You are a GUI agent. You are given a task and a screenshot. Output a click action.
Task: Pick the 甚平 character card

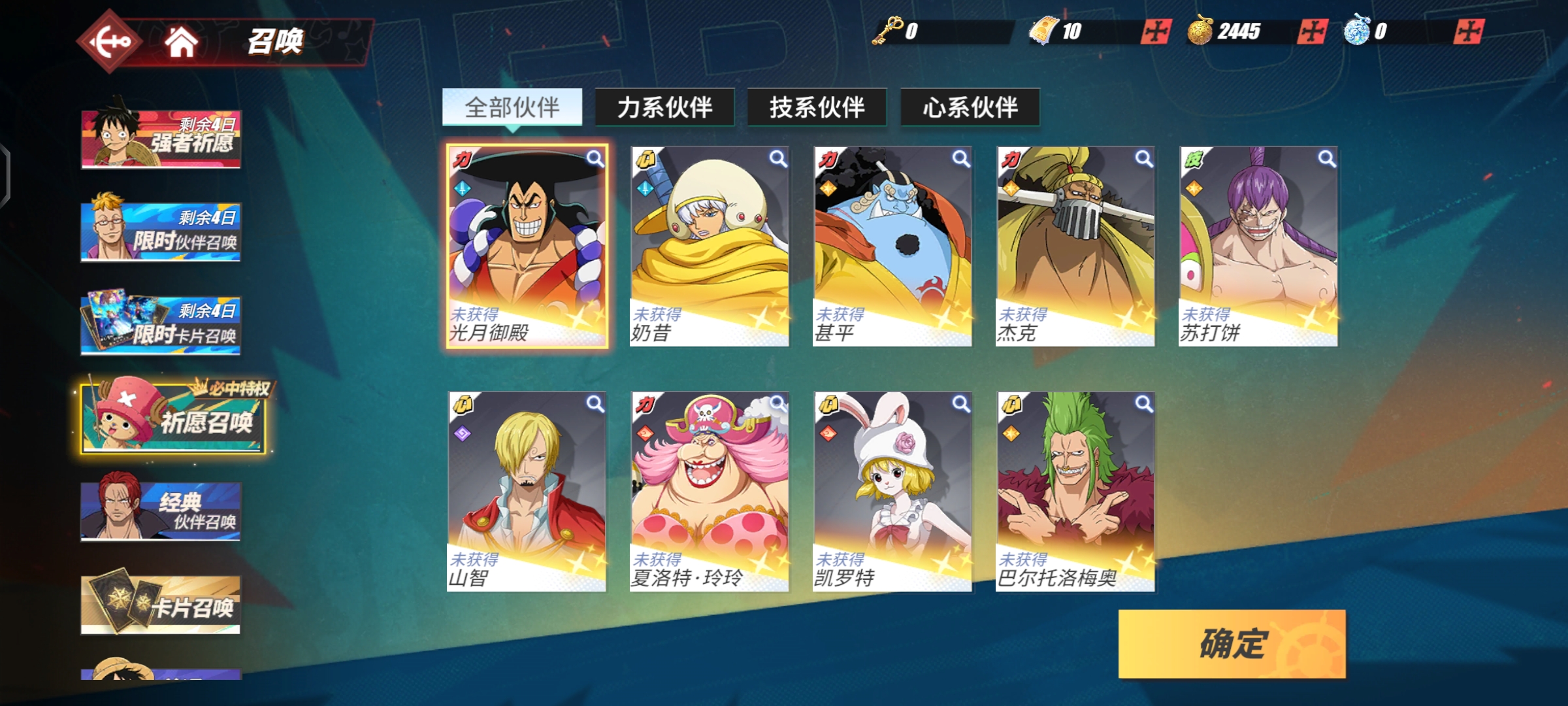pyautogui.click(x=892, y=246)
